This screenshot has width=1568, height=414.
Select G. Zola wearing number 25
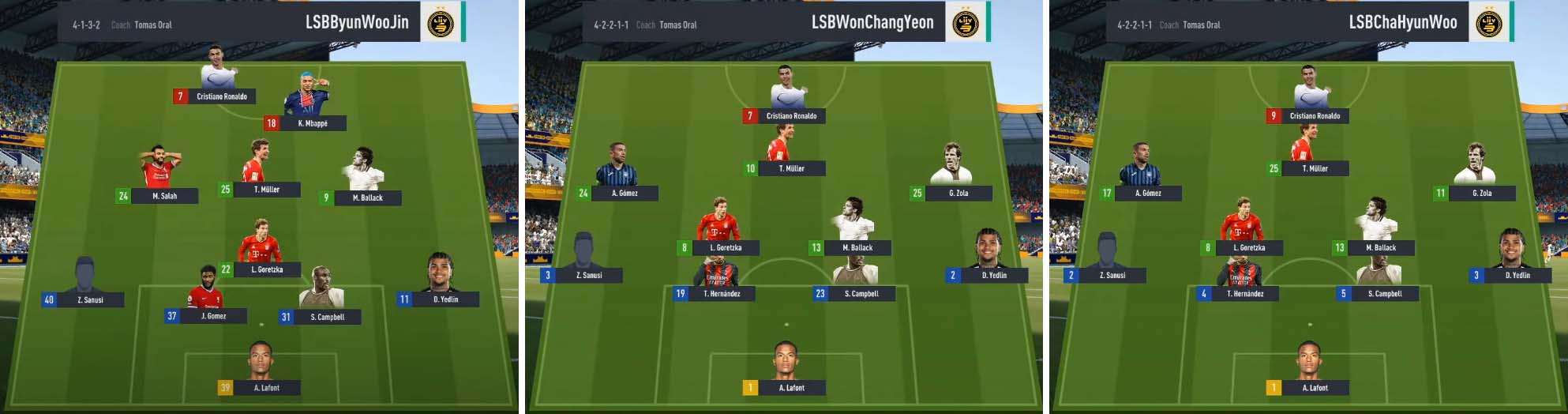[951, 192]
